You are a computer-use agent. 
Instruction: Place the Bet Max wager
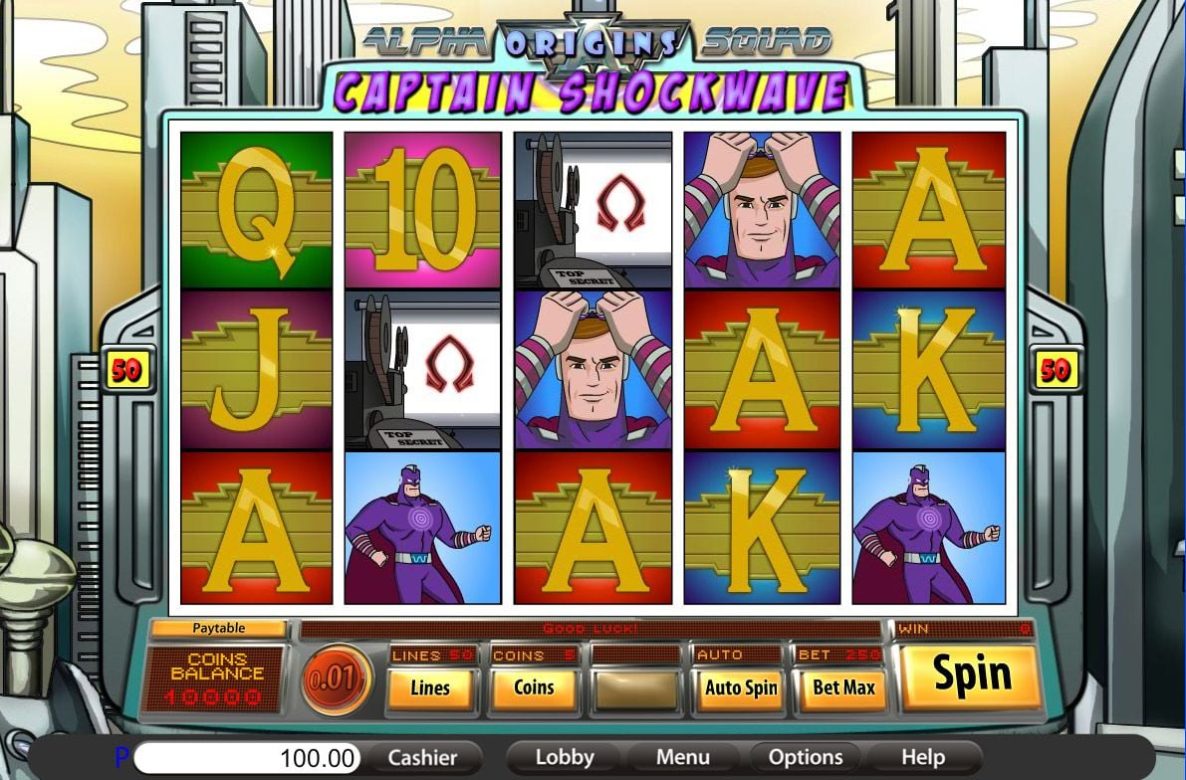pyautogui.click(x=845, y=688)
